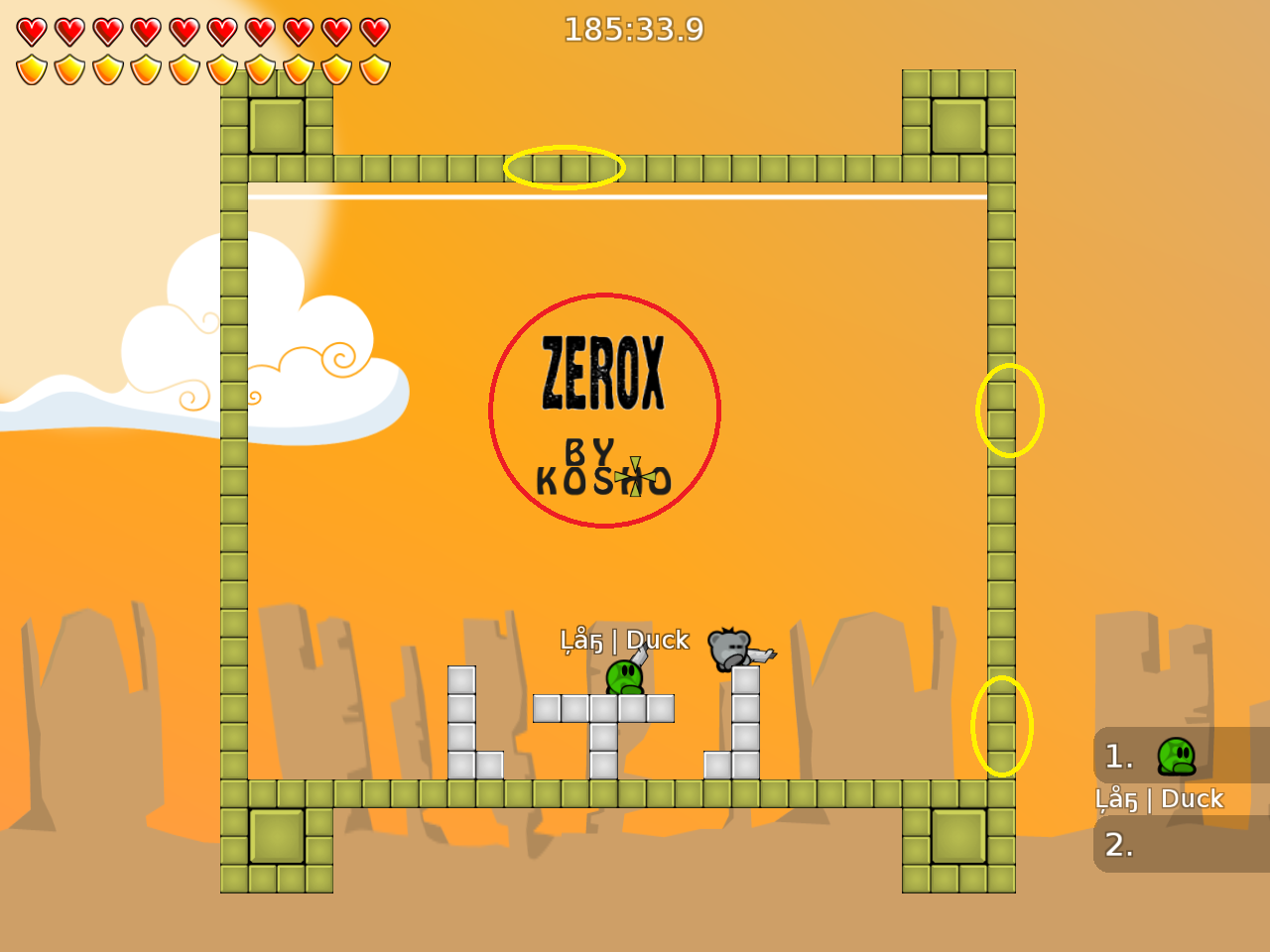Viewport: 1270px width, 952px height.
Task: Expand the red circle around the map title
Action: pyautogui.click(x=604, y=411)
